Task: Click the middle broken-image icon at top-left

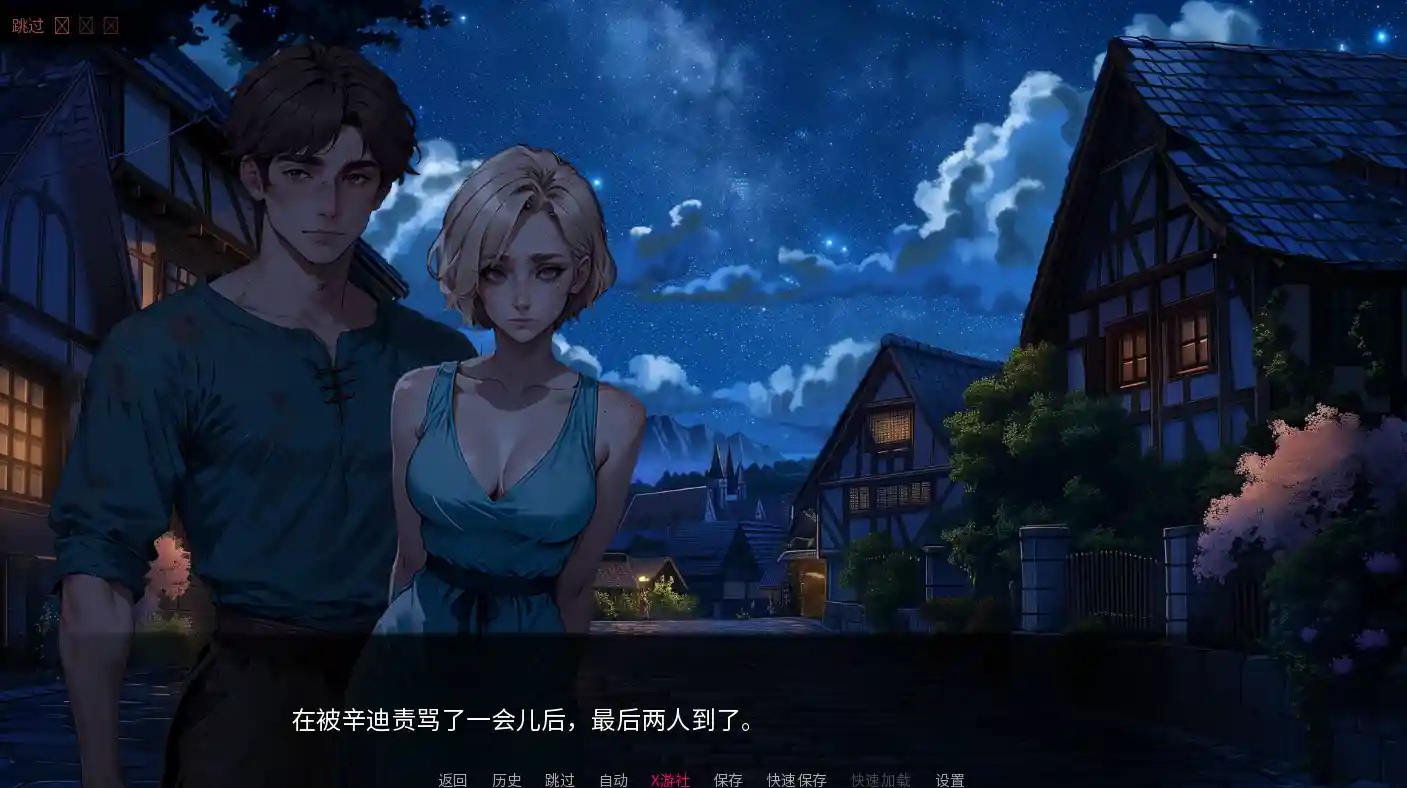Action: click(x=86, y=25)
